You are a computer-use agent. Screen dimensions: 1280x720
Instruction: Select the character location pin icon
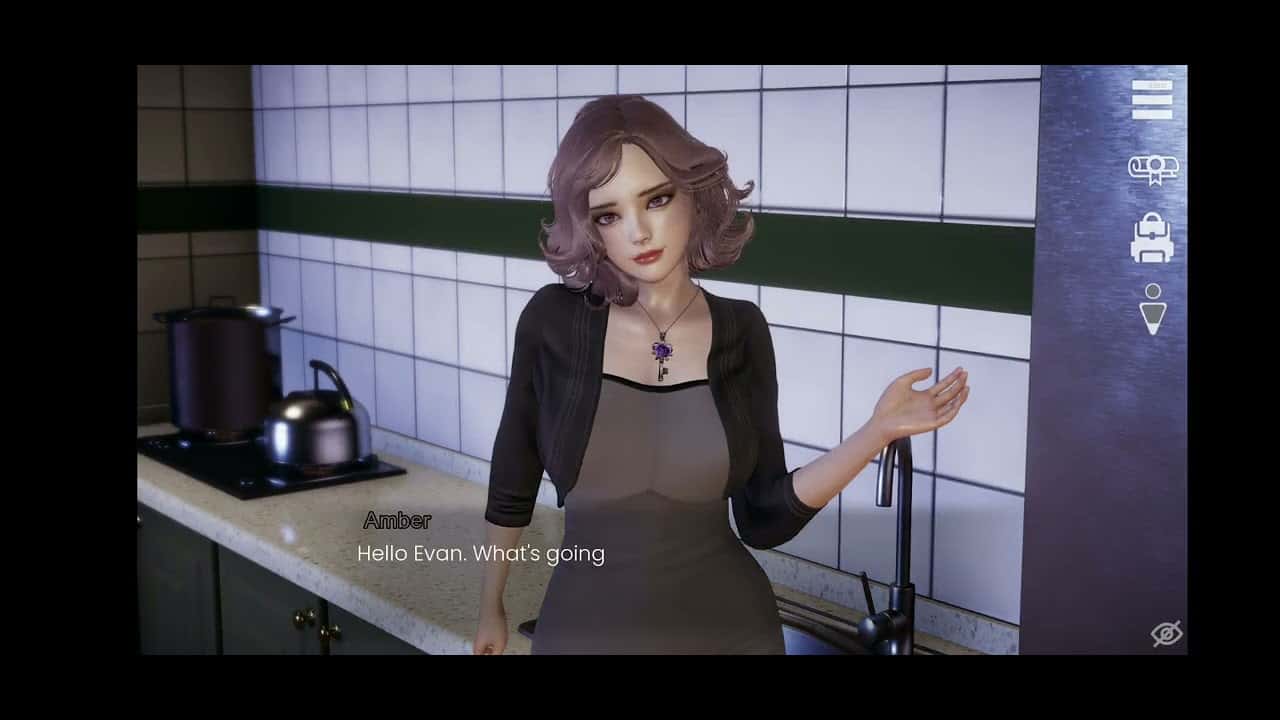point(1152,307)
